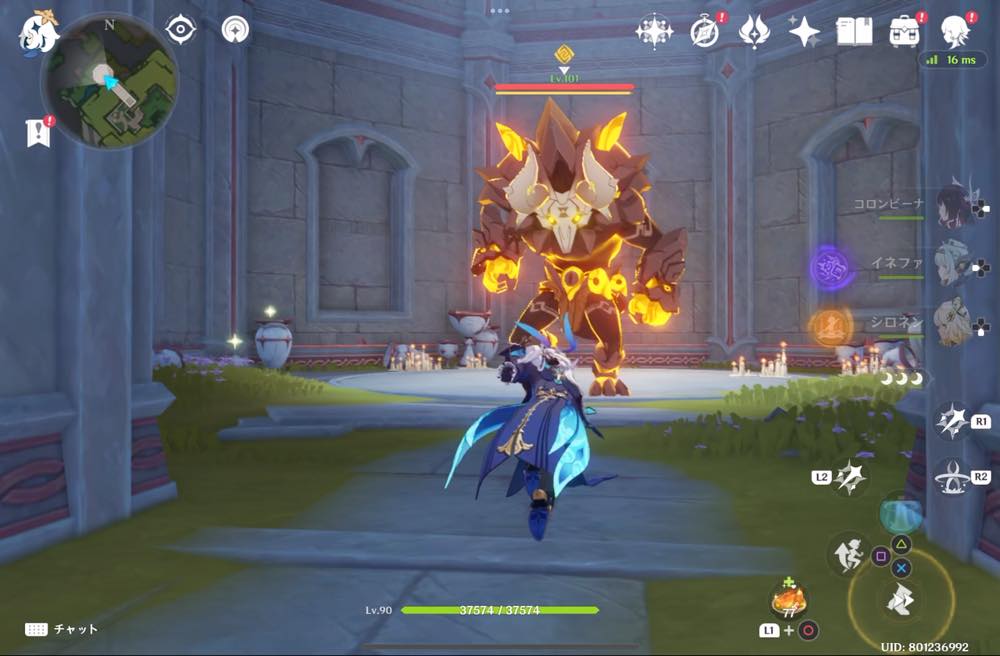Open the map from the circular minimap
1000x656 pixels.
coord(108,82)
